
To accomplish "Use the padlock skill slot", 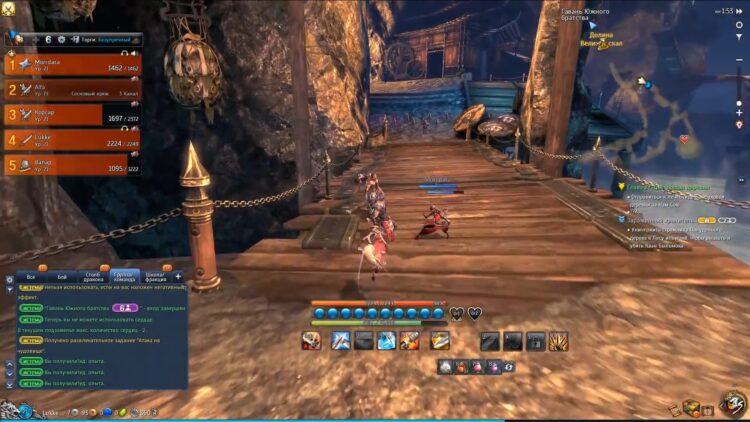I will (x=536, y=341).
